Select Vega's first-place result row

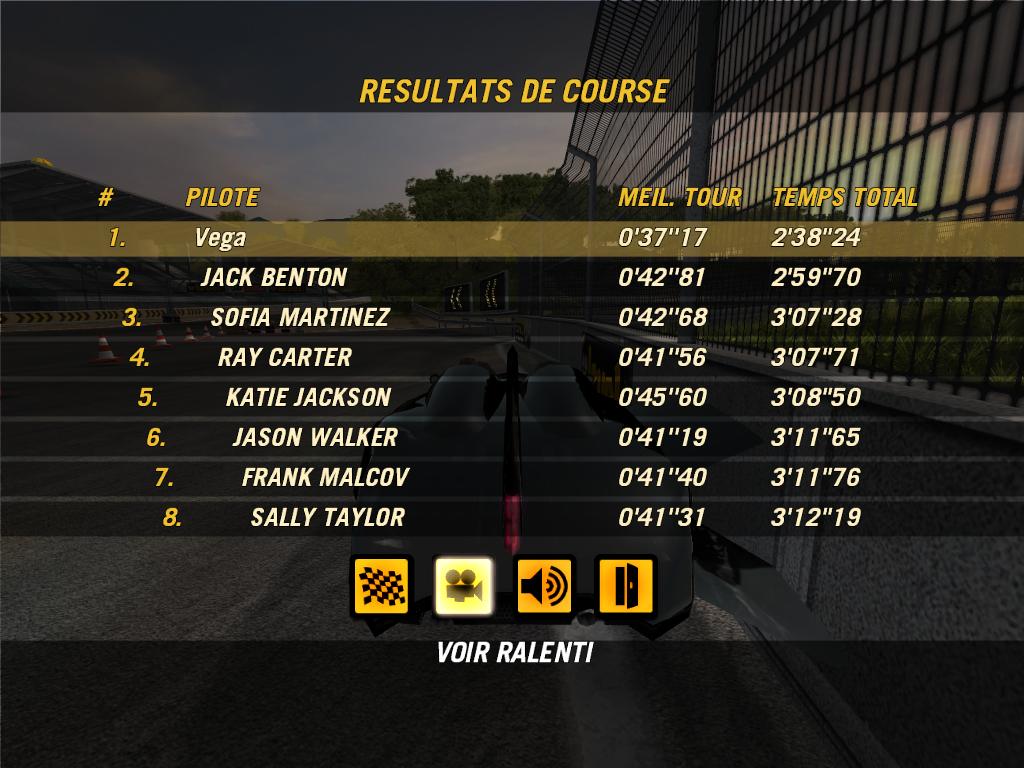click(512, 238)
